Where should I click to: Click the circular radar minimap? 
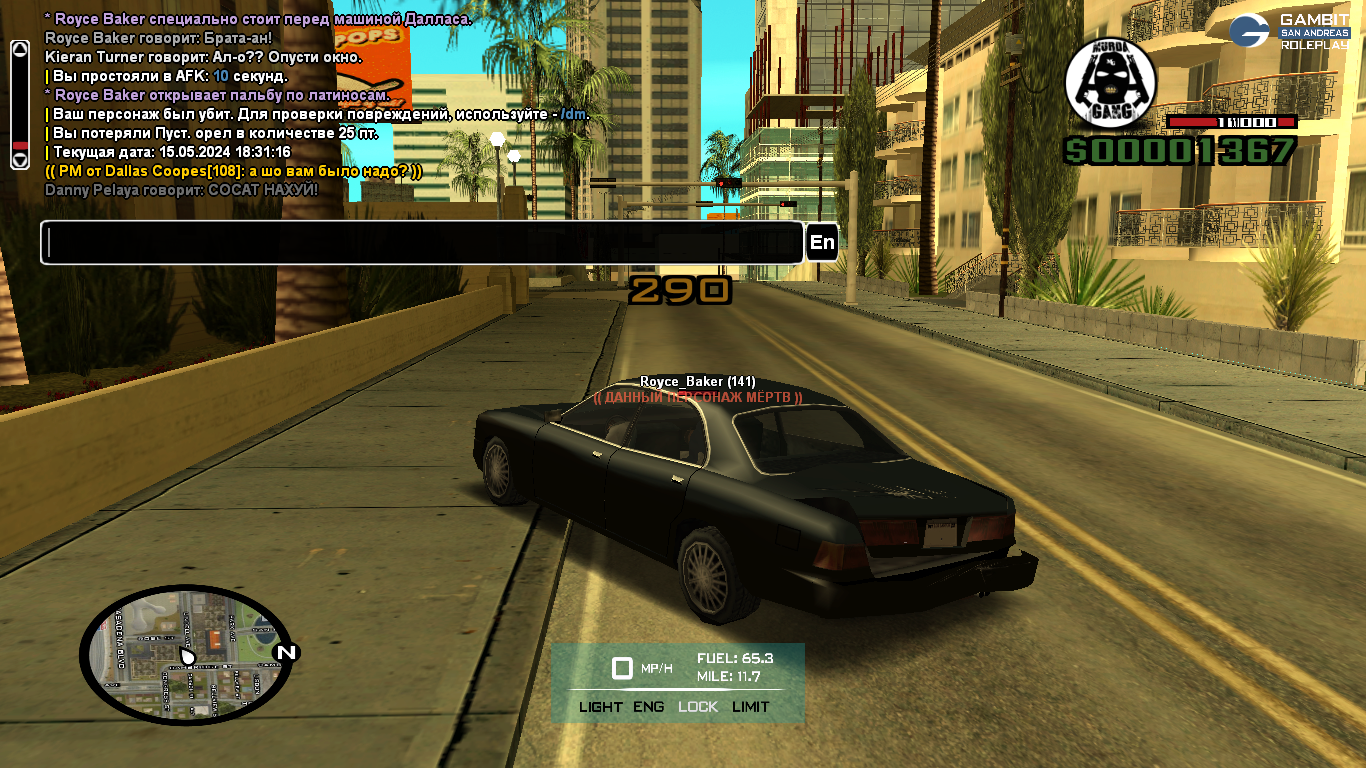click(x=186, y=655)
